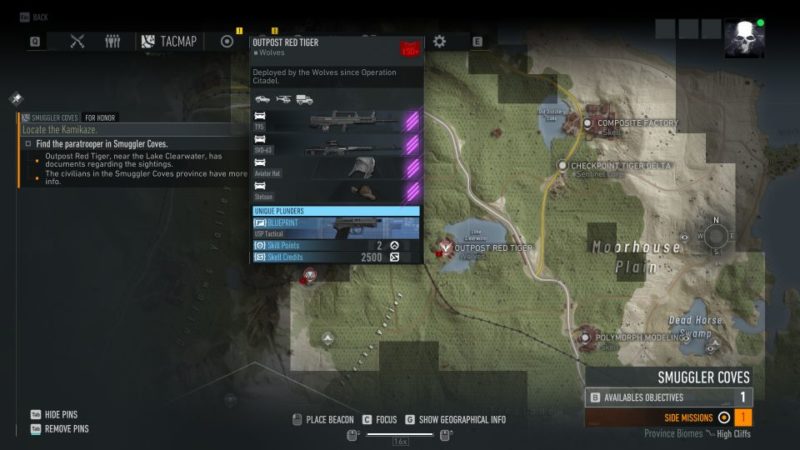Select the Stetson hat loot row
This screenshot has width=800, height=450.
click(x=336, y=191)
